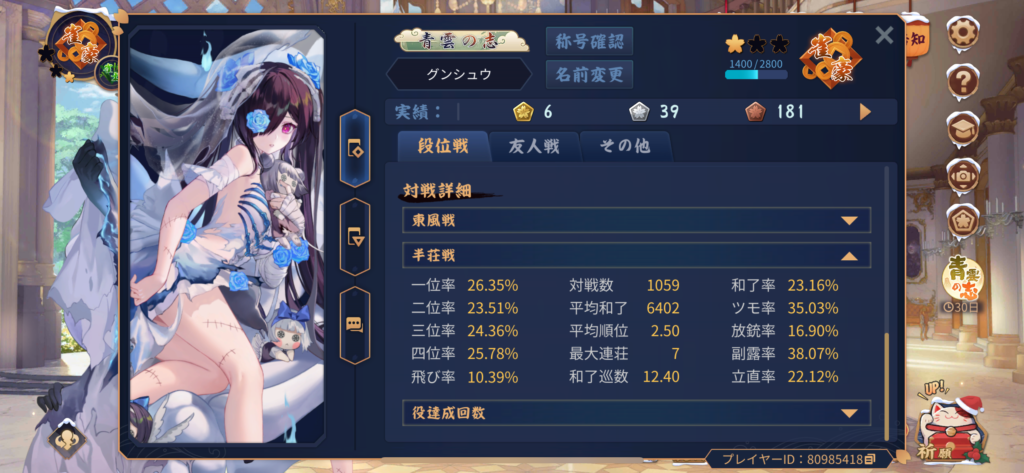The image size is (1024, 473).
Task: Open the question mark help icon
Action: (x=963, y=78)
